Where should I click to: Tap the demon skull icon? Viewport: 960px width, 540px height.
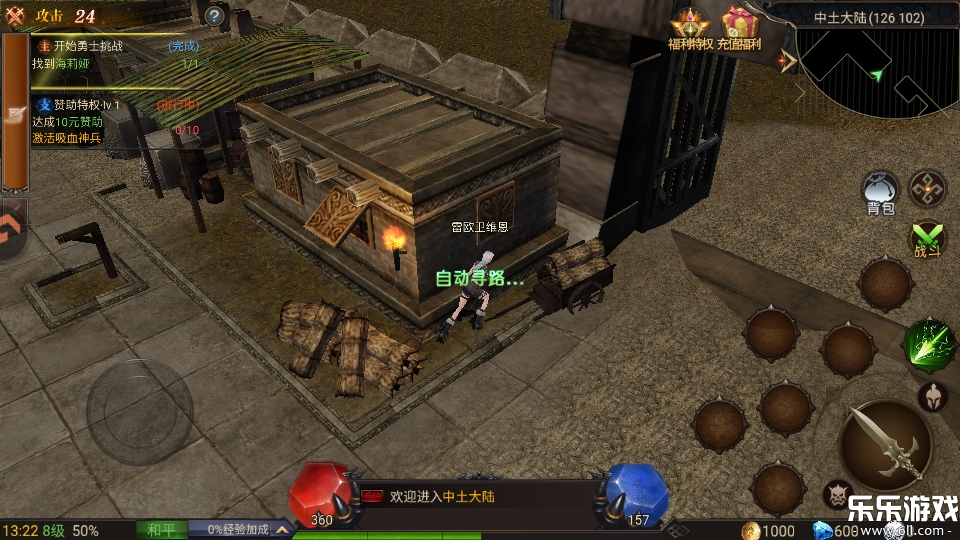pos(838,495)
